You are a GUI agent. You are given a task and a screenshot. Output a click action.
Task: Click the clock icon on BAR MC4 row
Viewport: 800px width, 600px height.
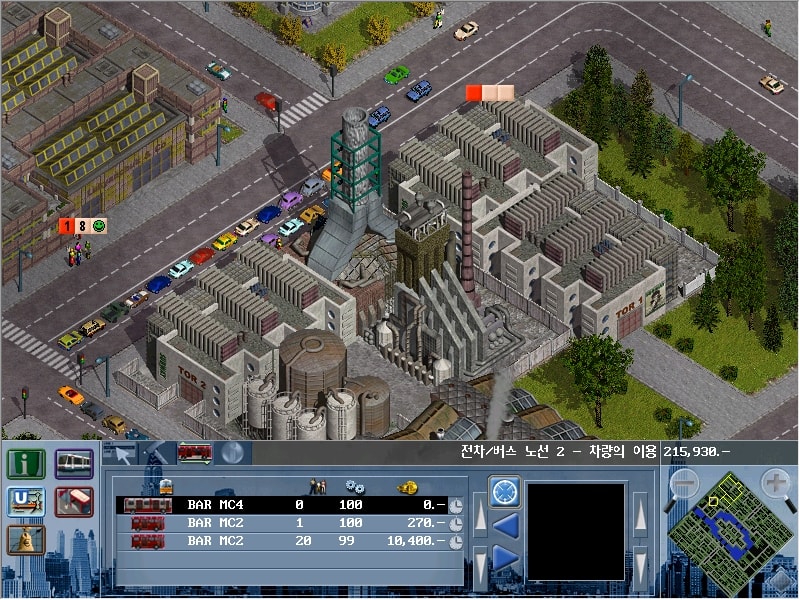click(456, 506)
